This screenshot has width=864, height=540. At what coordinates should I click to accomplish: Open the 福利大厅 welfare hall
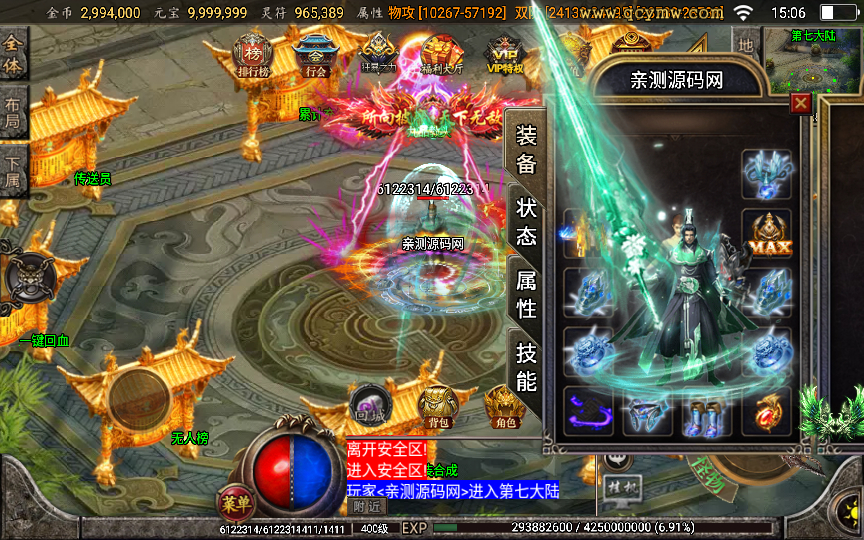point(441,53)
